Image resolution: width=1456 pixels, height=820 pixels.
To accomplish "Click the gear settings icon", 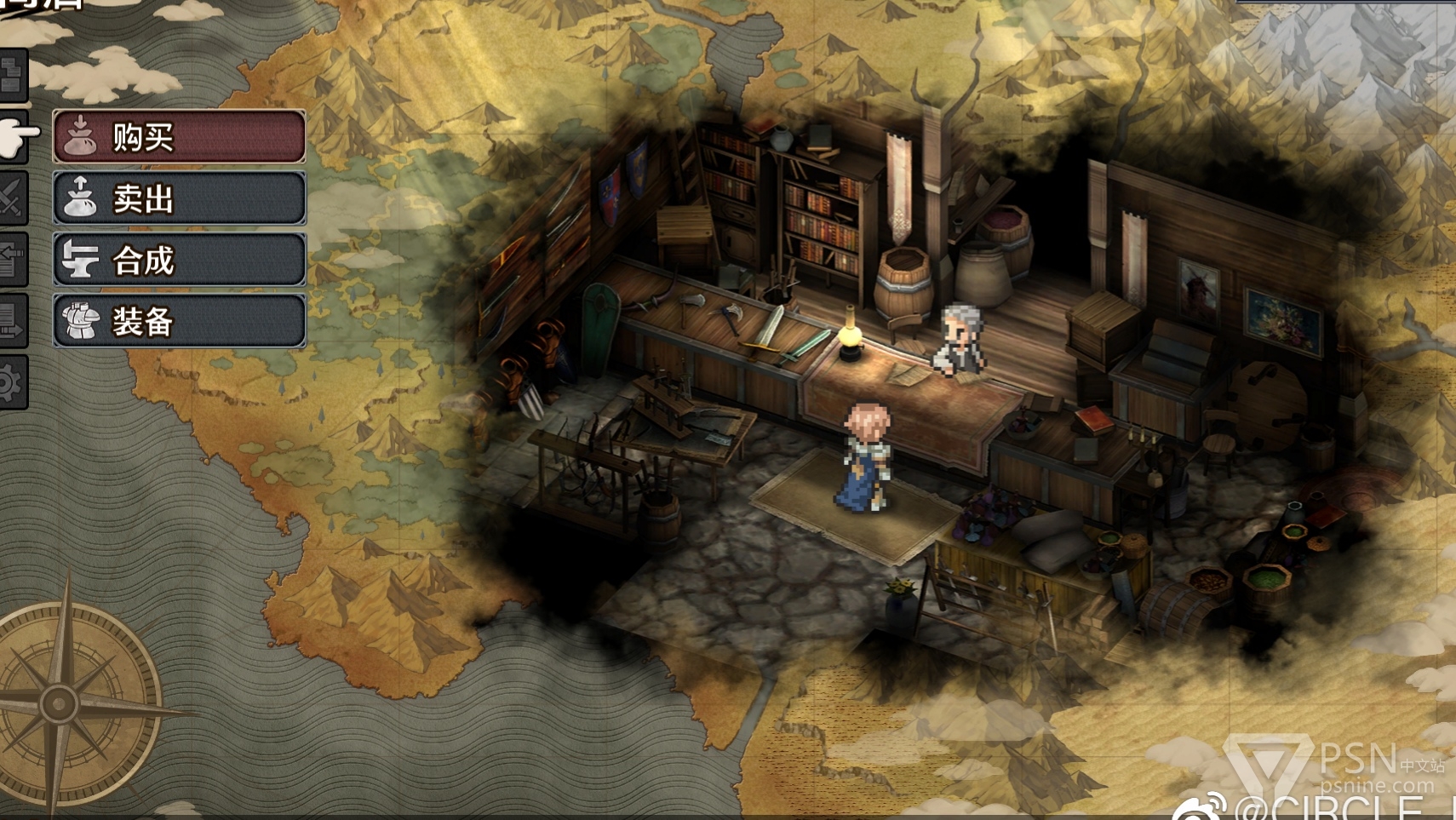I will point(10,382).
